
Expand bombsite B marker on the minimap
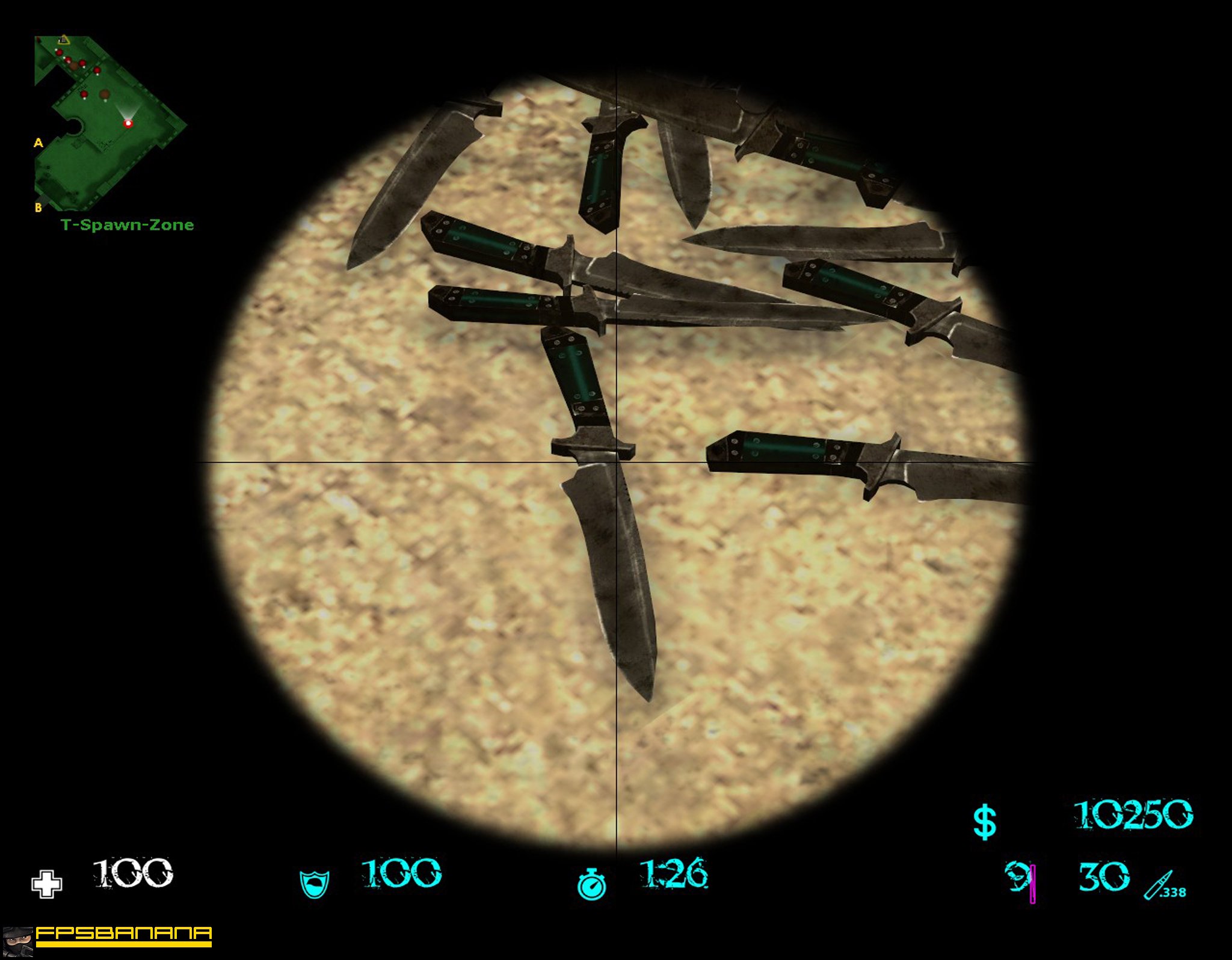[x=38, y=206]
